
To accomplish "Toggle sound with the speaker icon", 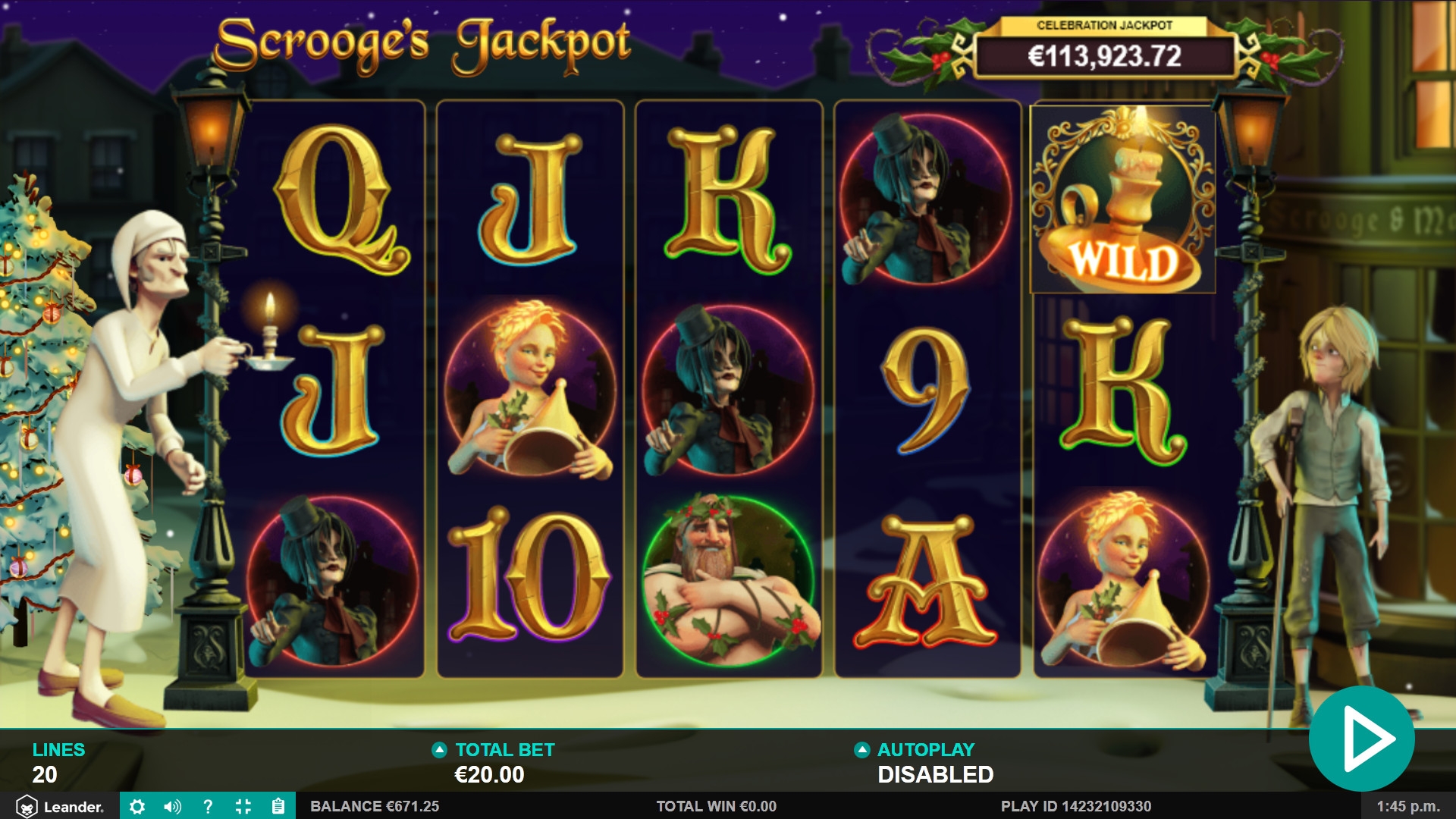I will pyautogui.click(x=172, y=806).
